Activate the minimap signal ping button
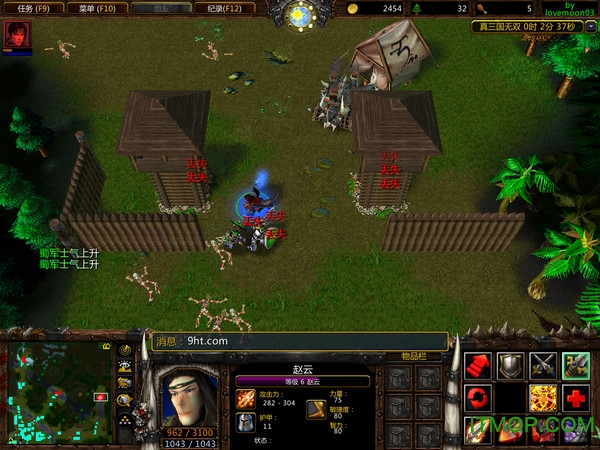Viewport: 600px width, 450px height. tap(126, 350)
